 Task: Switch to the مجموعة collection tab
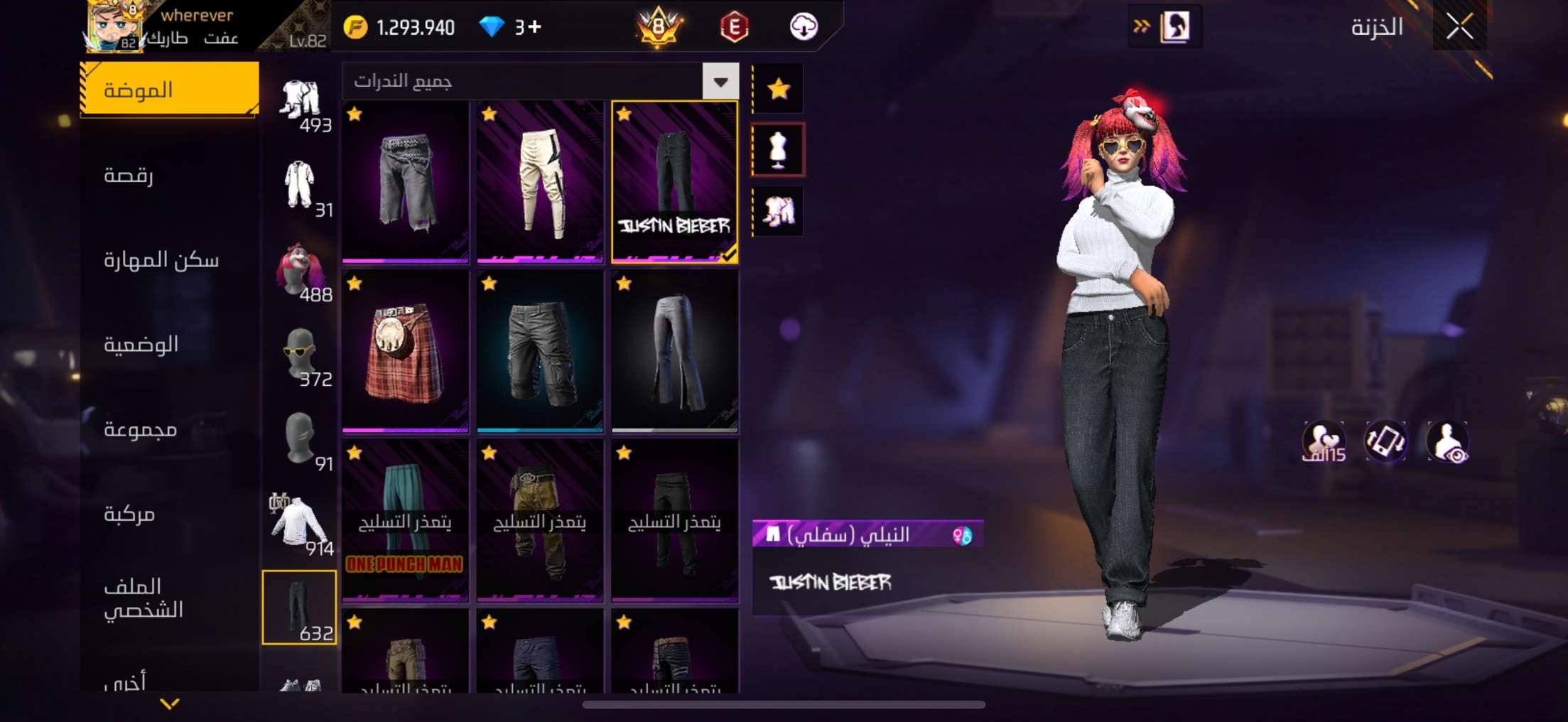click(140, 429)
